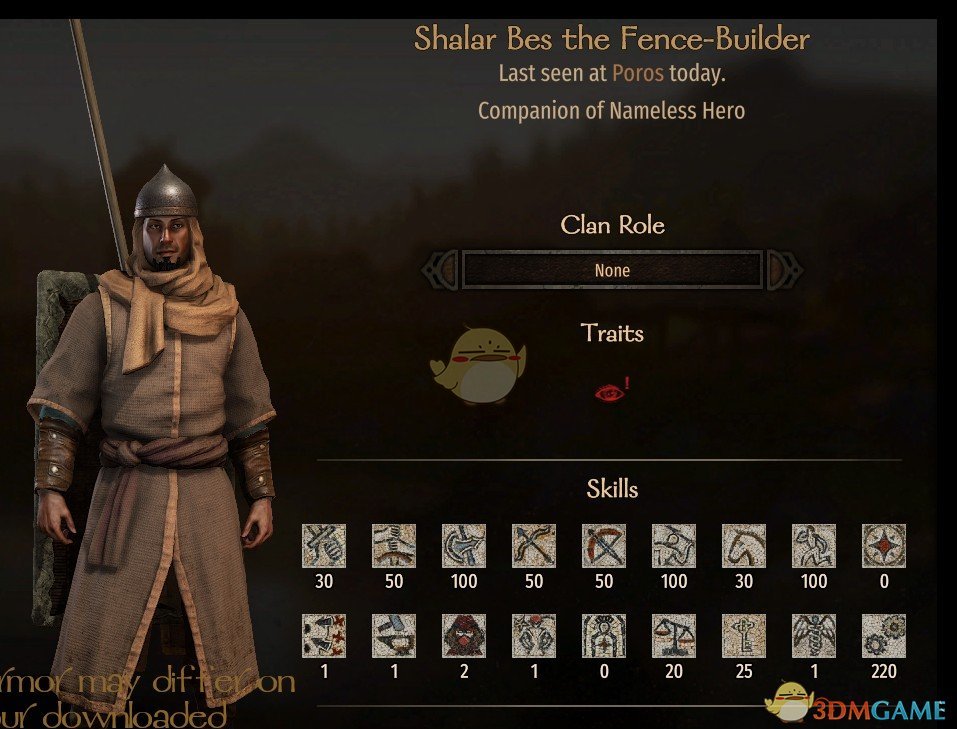Select the Two Handed skill icon

(x=394, y=546)
